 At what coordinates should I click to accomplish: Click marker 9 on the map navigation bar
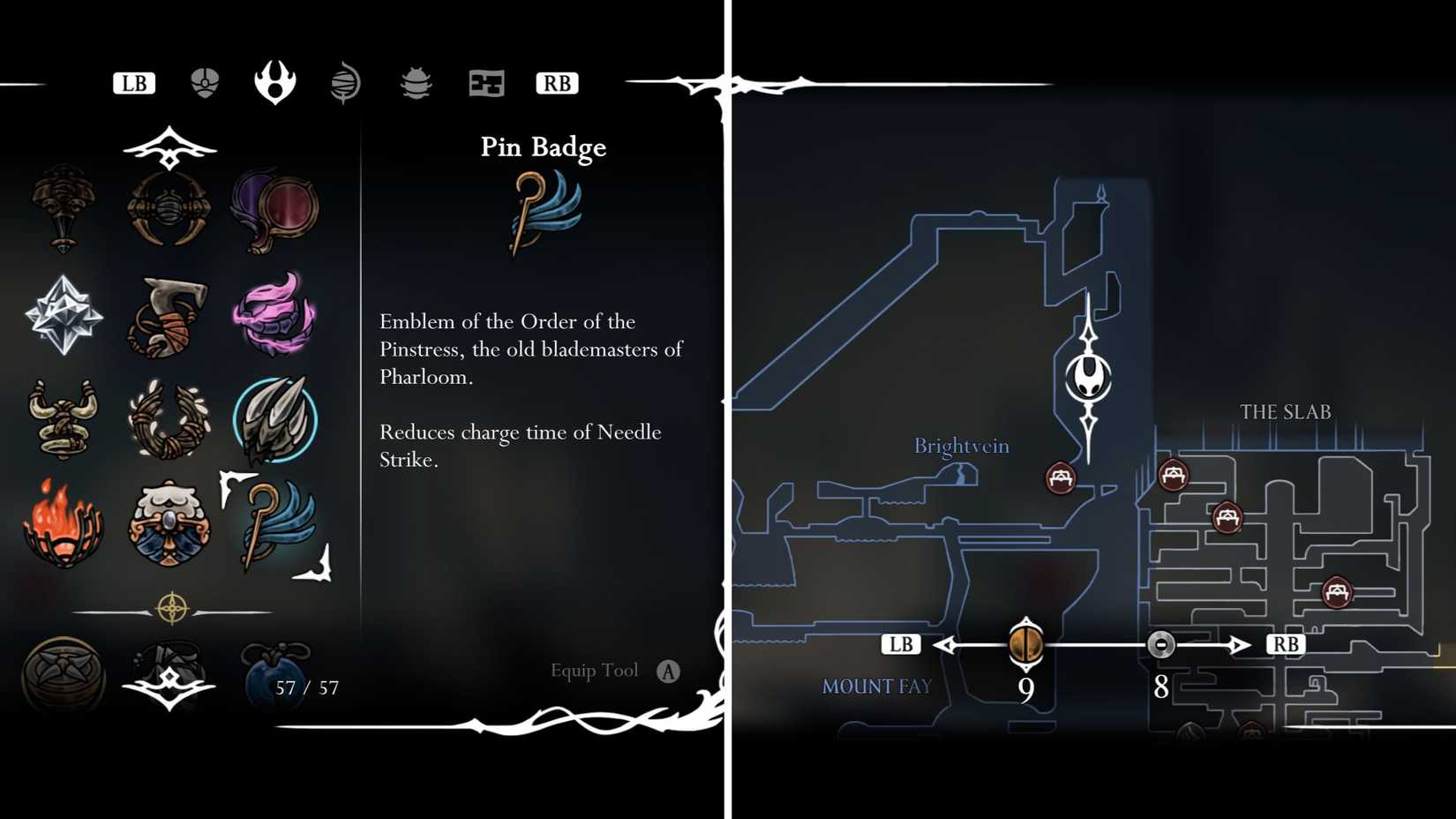(1025, 644)
